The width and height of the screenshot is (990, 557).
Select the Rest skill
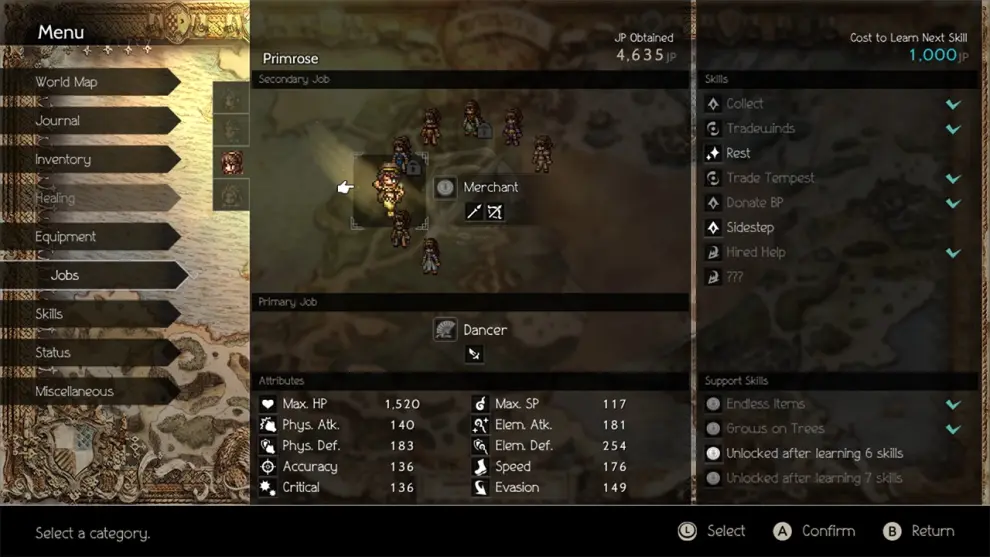tap(739, 153)
